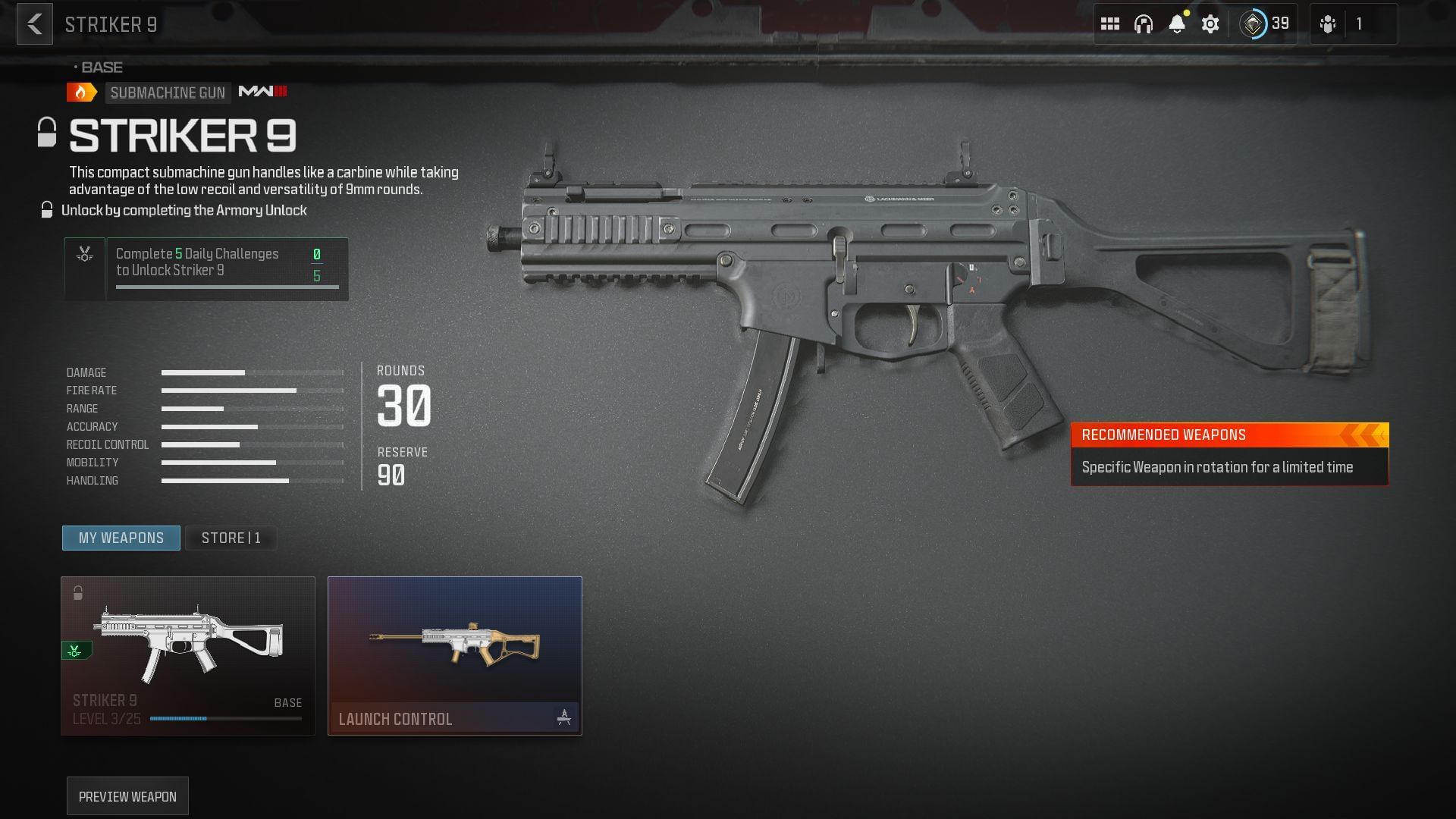Open settings with the gear icon
1456x819 pixels.
[x=1210, y=24]
